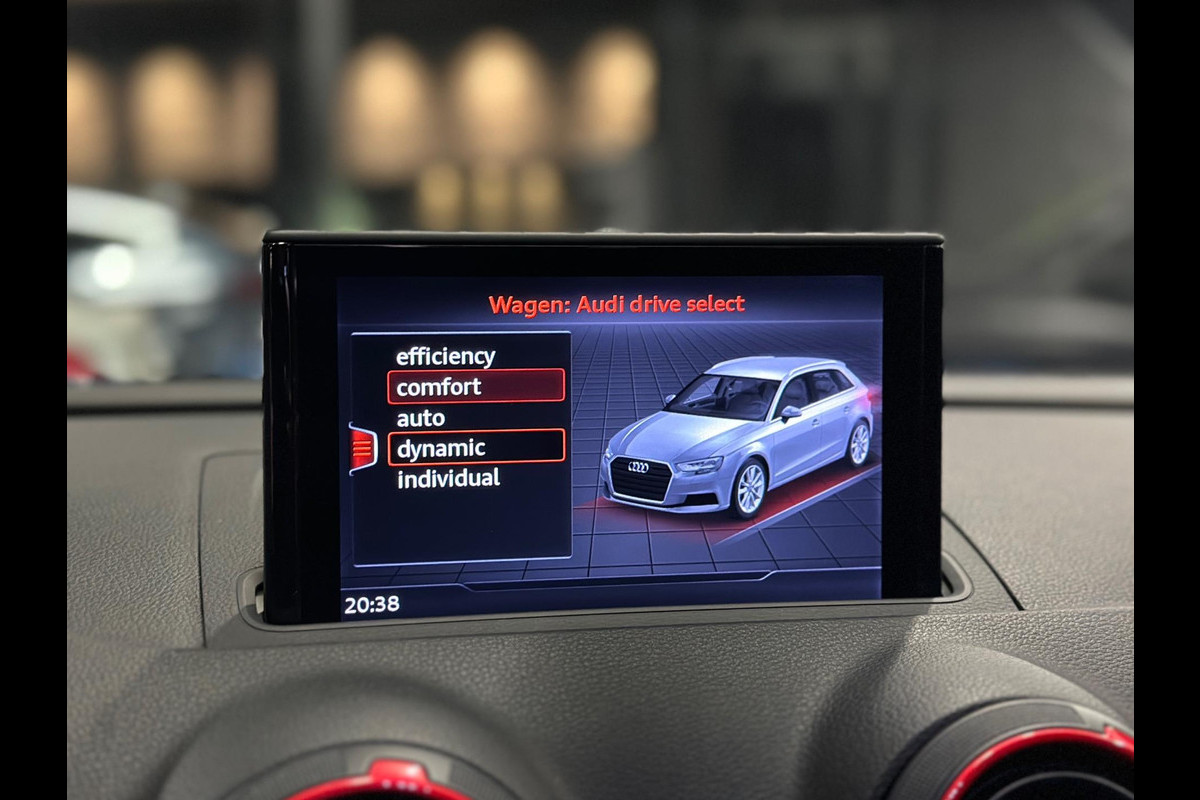Switch to auto drive mode

click(x=421, y=418)
